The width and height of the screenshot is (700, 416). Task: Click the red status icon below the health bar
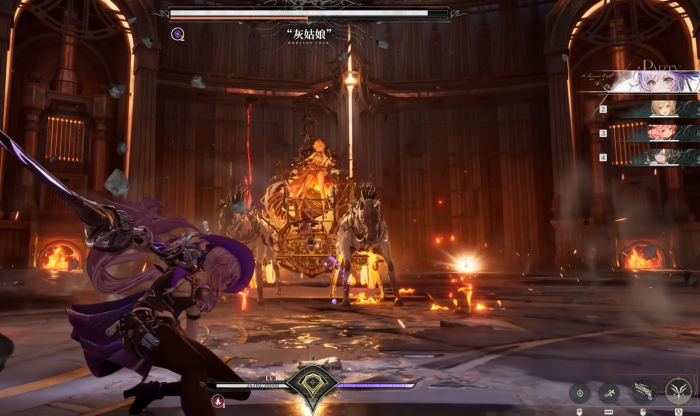(x=219, y=401)
